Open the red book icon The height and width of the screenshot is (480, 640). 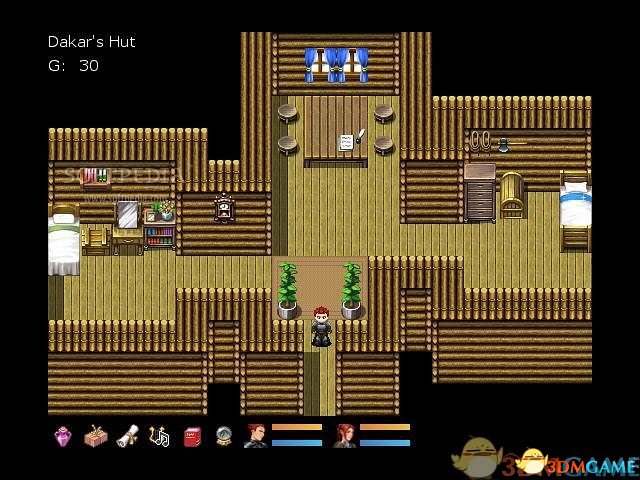(191, 436)
